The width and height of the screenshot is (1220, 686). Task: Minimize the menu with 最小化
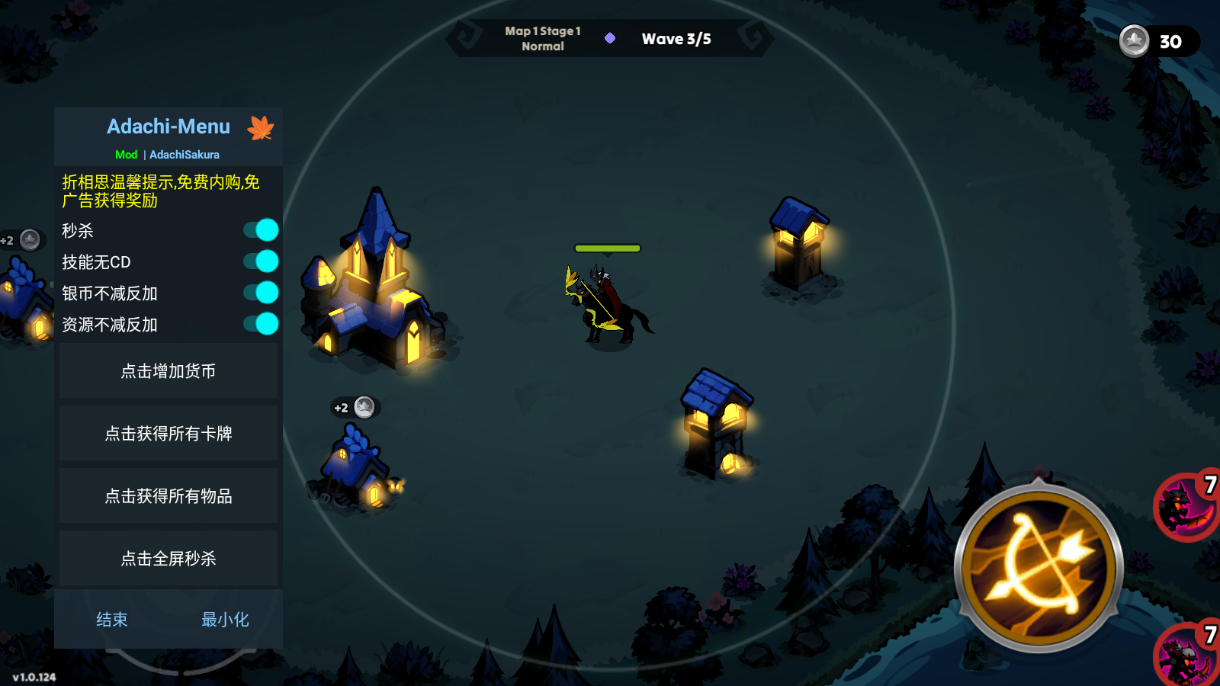coord(225,620)
